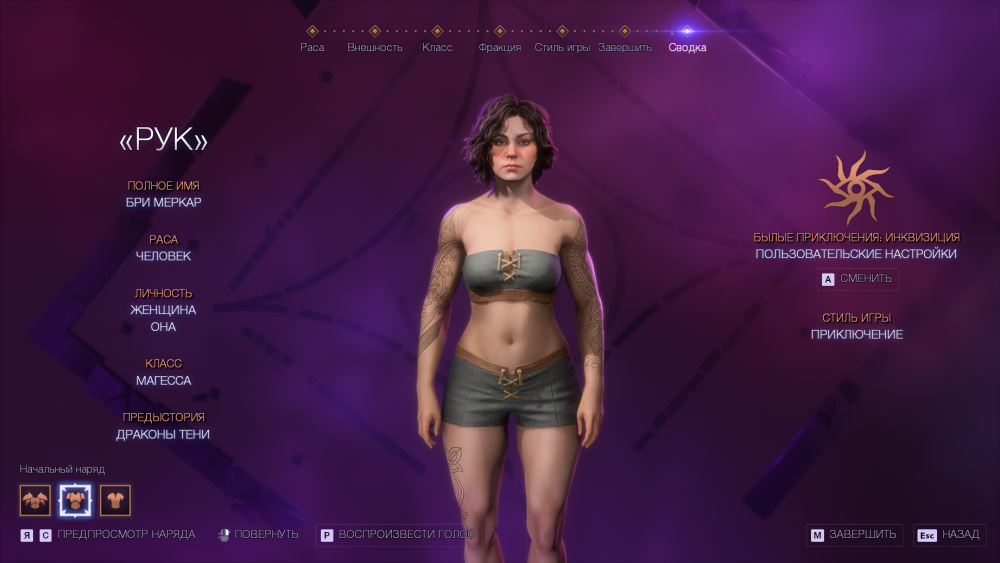1000x563 pixels.
Task: Click the Сменить button for past adventures
Action: 859,279
